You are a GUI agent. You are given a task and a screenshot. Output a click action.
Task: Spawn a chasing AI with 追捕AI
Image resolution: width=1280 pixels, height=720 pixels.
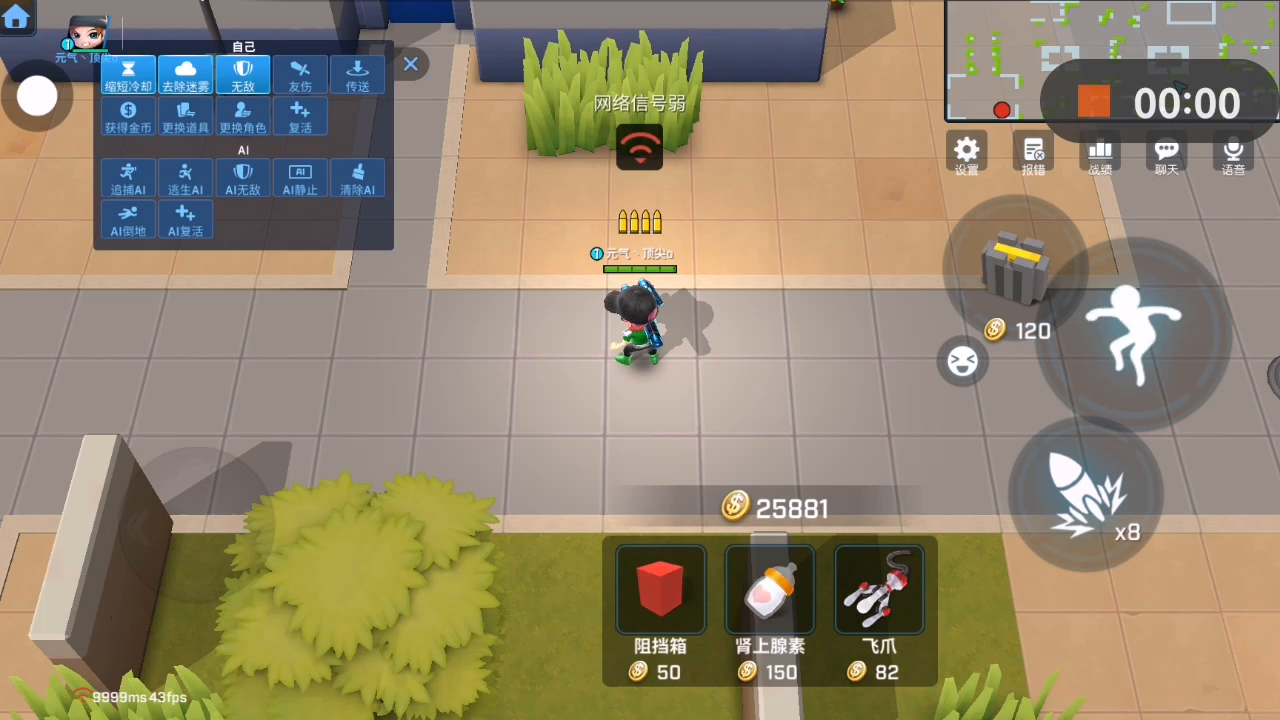click(128, 178)
